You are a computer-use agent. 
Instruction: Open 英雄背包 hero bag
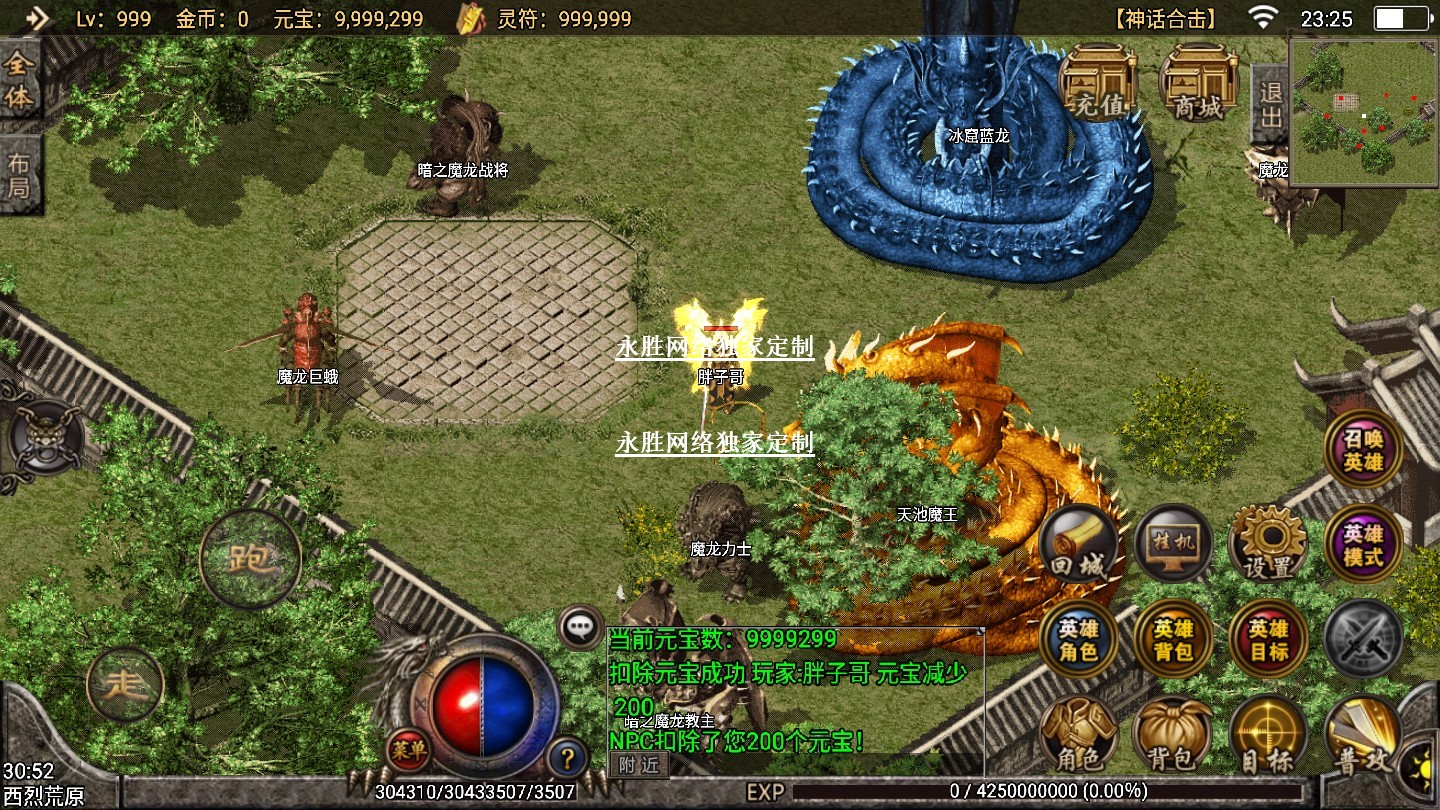coord(1173,640)
